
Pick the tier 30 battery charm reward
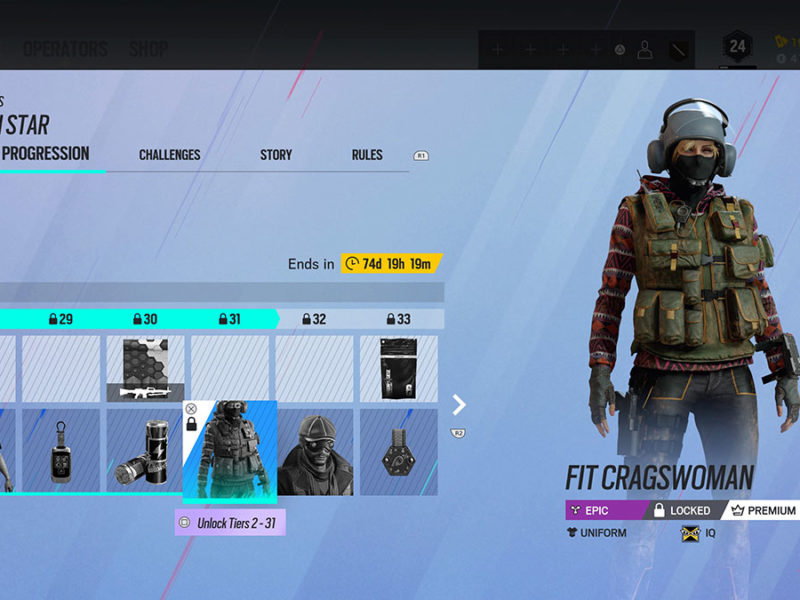point(147,452)
